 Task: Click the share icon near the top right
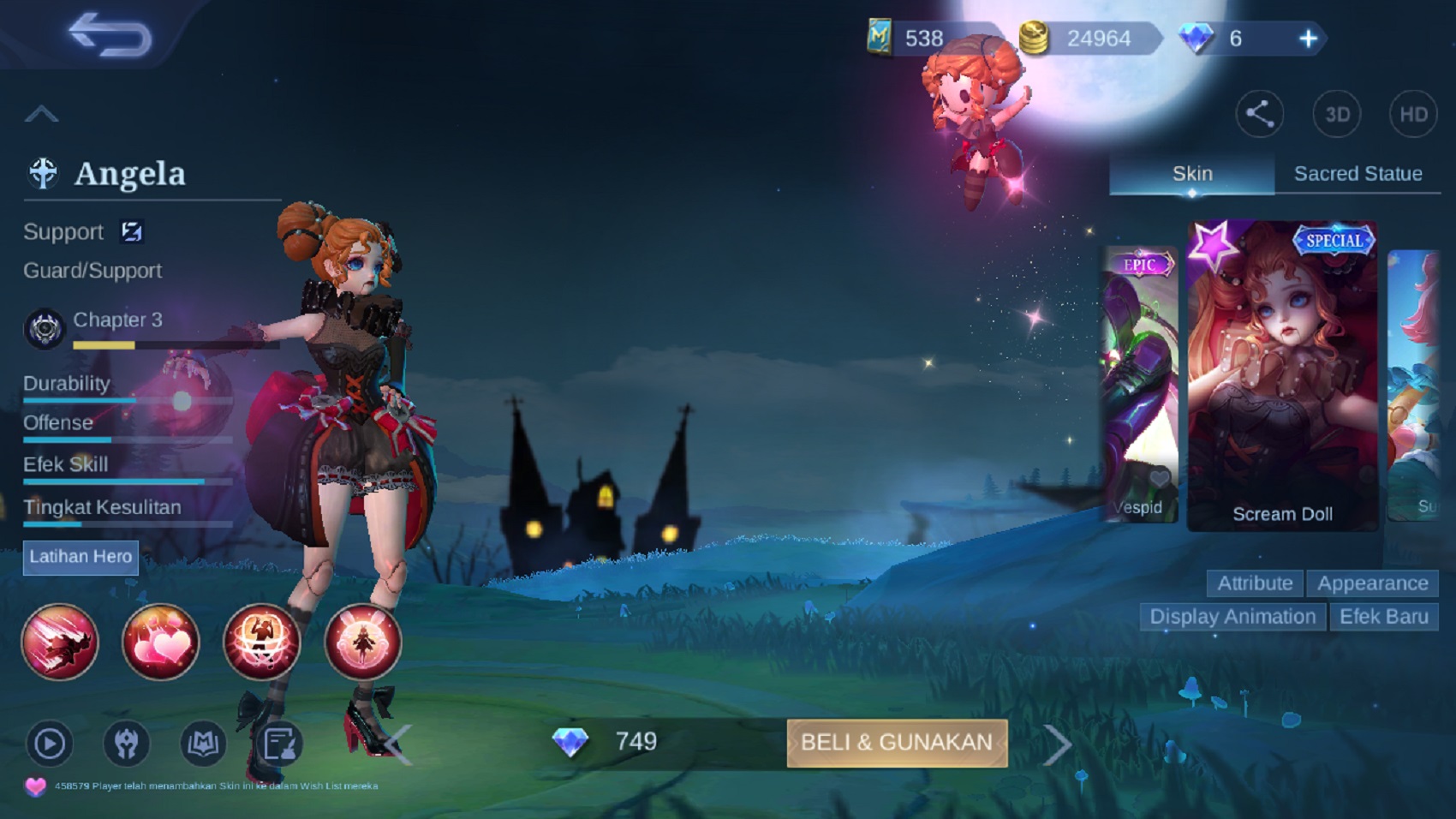click(x=1259, y=114)
